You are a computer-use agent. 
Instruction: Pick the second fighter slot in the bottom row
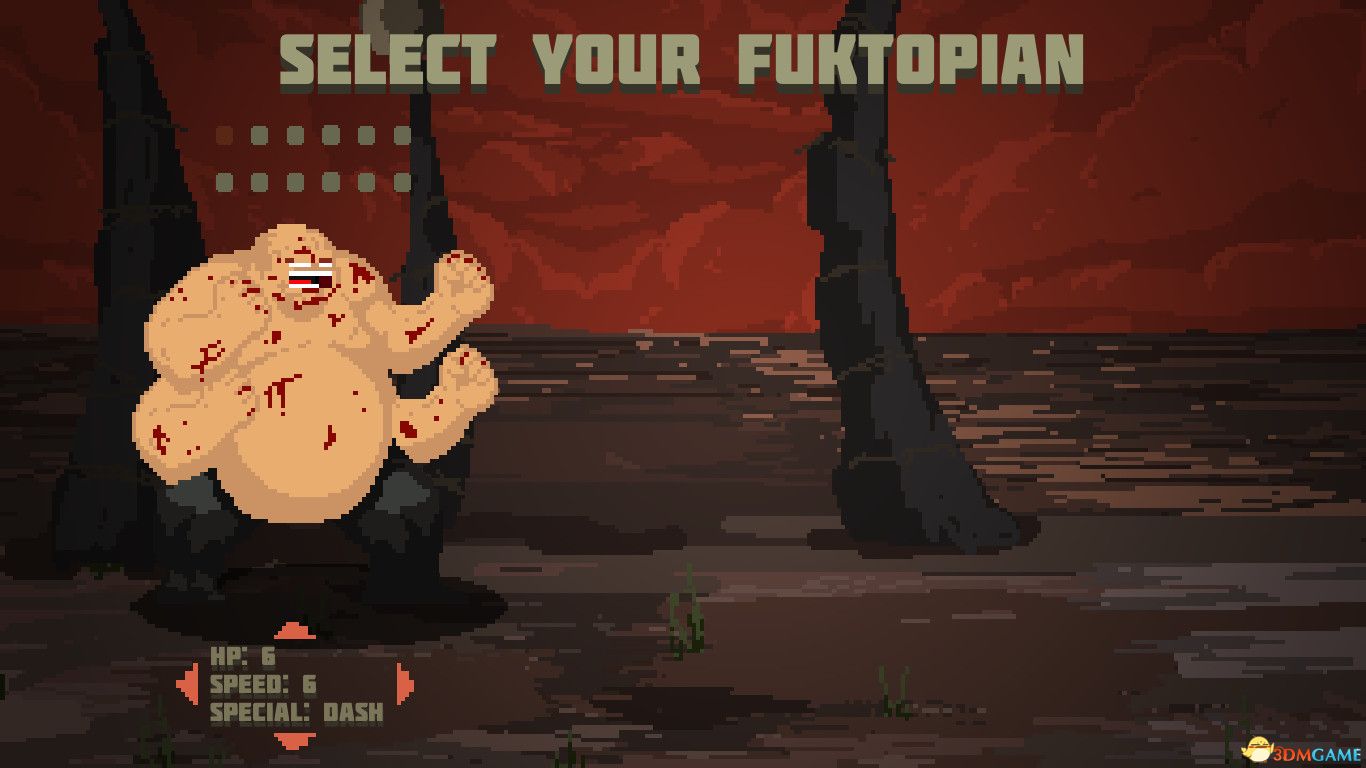coord(259,181)
